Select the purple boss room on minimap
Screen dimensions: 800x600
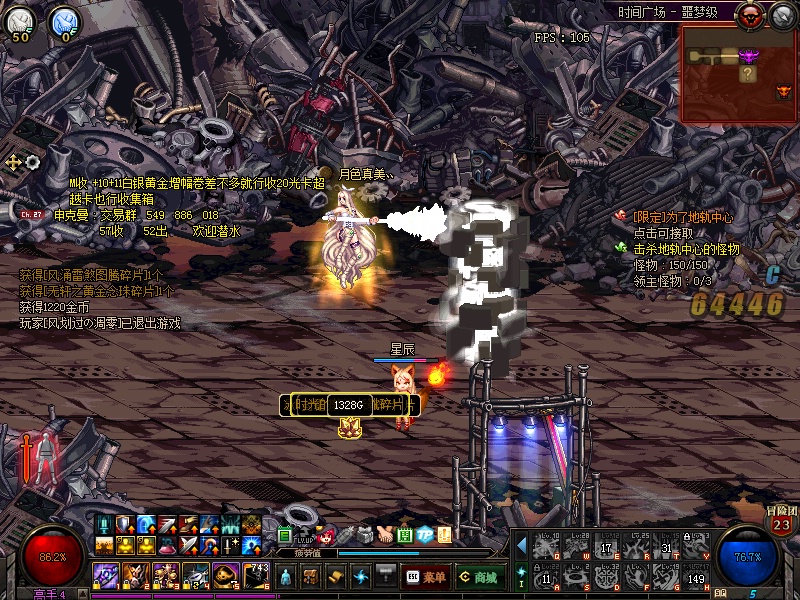coord(748,54)
